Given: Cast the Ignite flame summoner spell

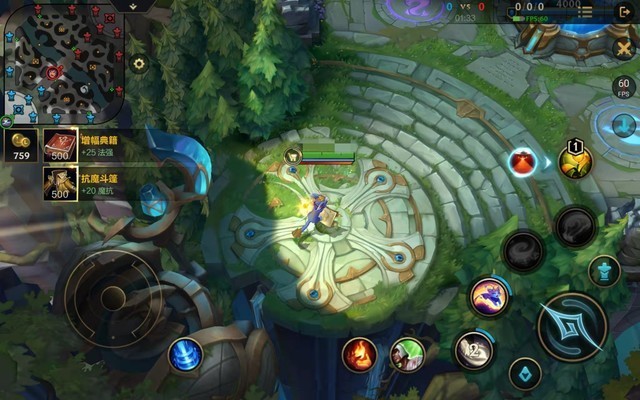Looking at the screenshot, I should (360, 353).
